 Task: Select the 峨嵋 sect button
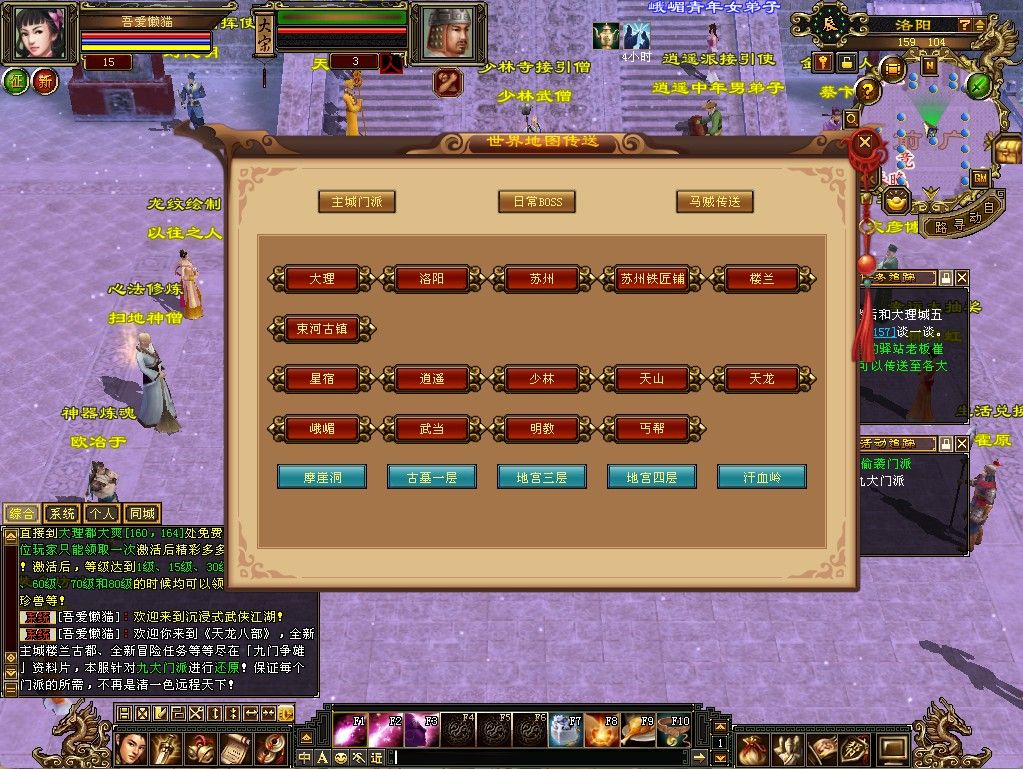coord(322,428)
